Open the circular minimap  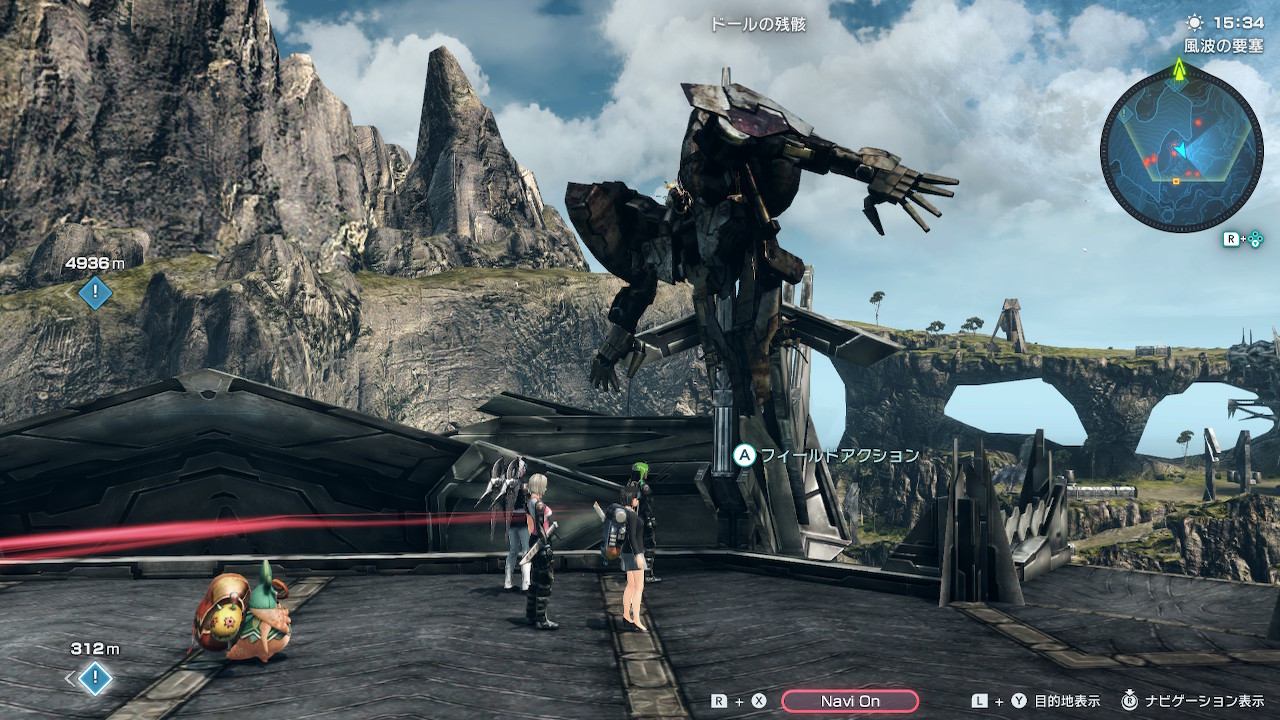(x=1180, y=151)
